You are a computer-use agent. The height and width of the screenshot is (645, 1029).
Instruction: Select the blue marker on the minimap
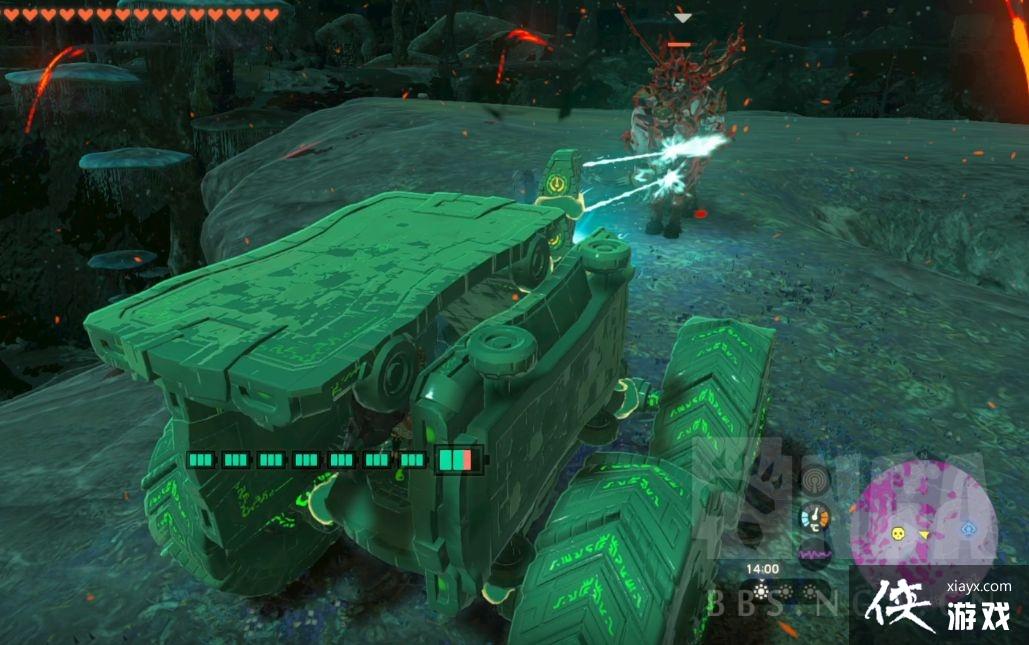[x=968, y=528]
